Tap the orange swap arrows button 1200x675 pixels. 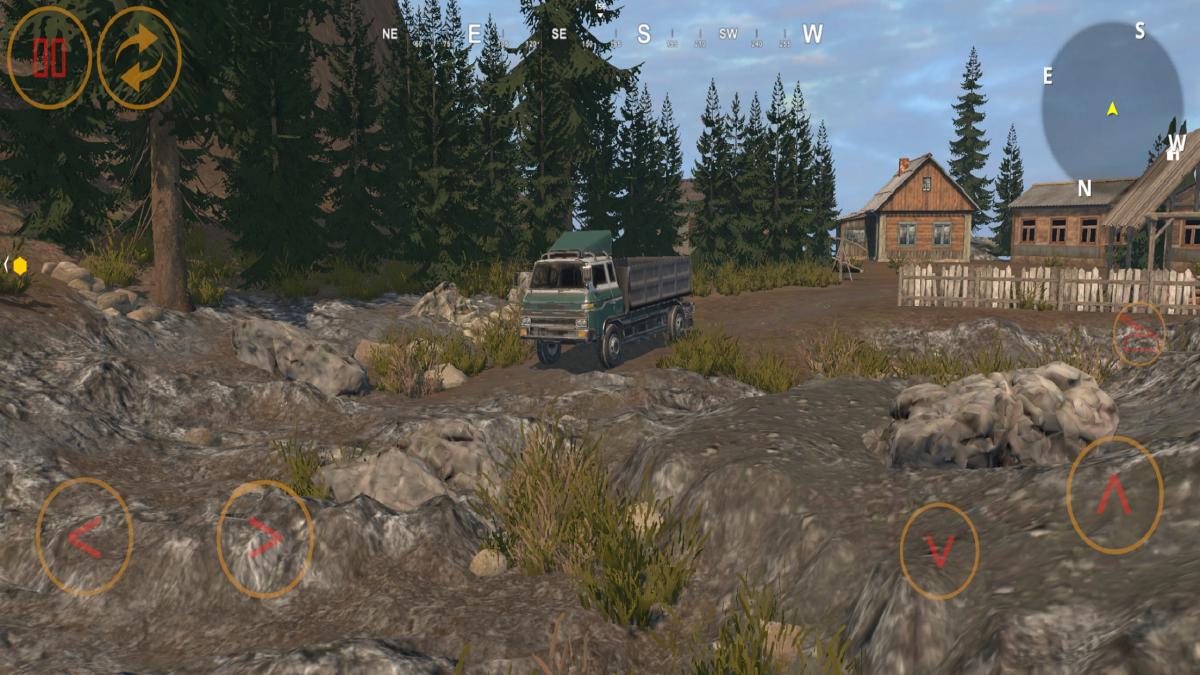(139, 58)
